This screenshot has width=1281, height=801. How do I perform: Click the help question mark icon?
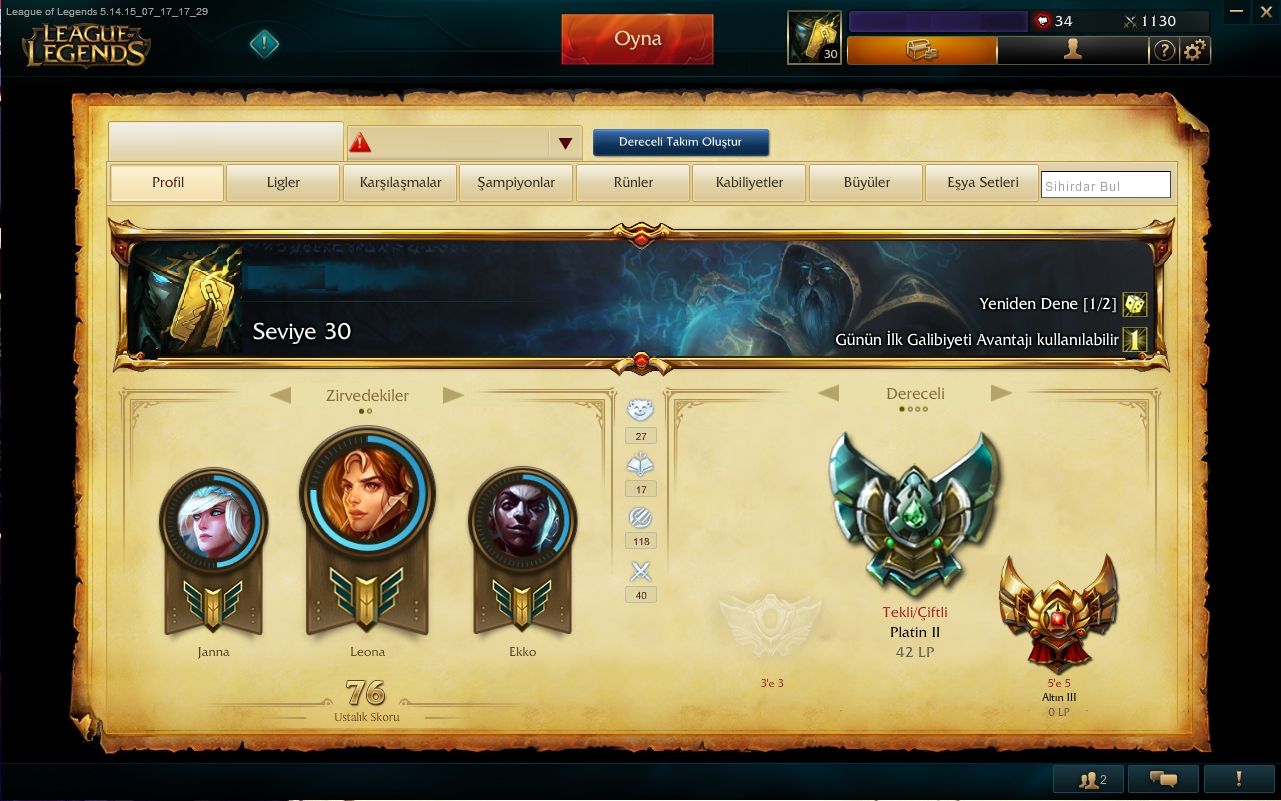(x=1164, y=50)
